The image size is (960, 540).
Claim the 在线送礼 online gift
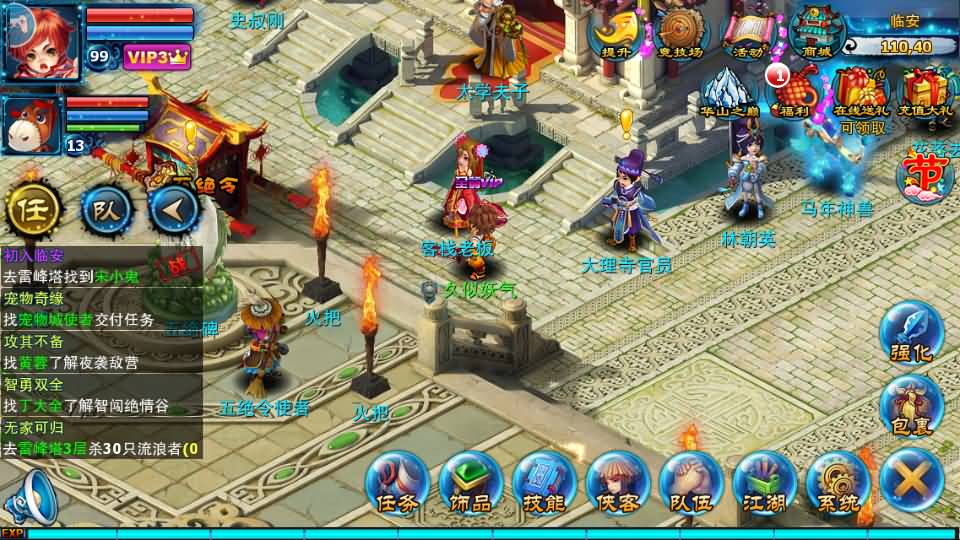(x=862, y=97)
